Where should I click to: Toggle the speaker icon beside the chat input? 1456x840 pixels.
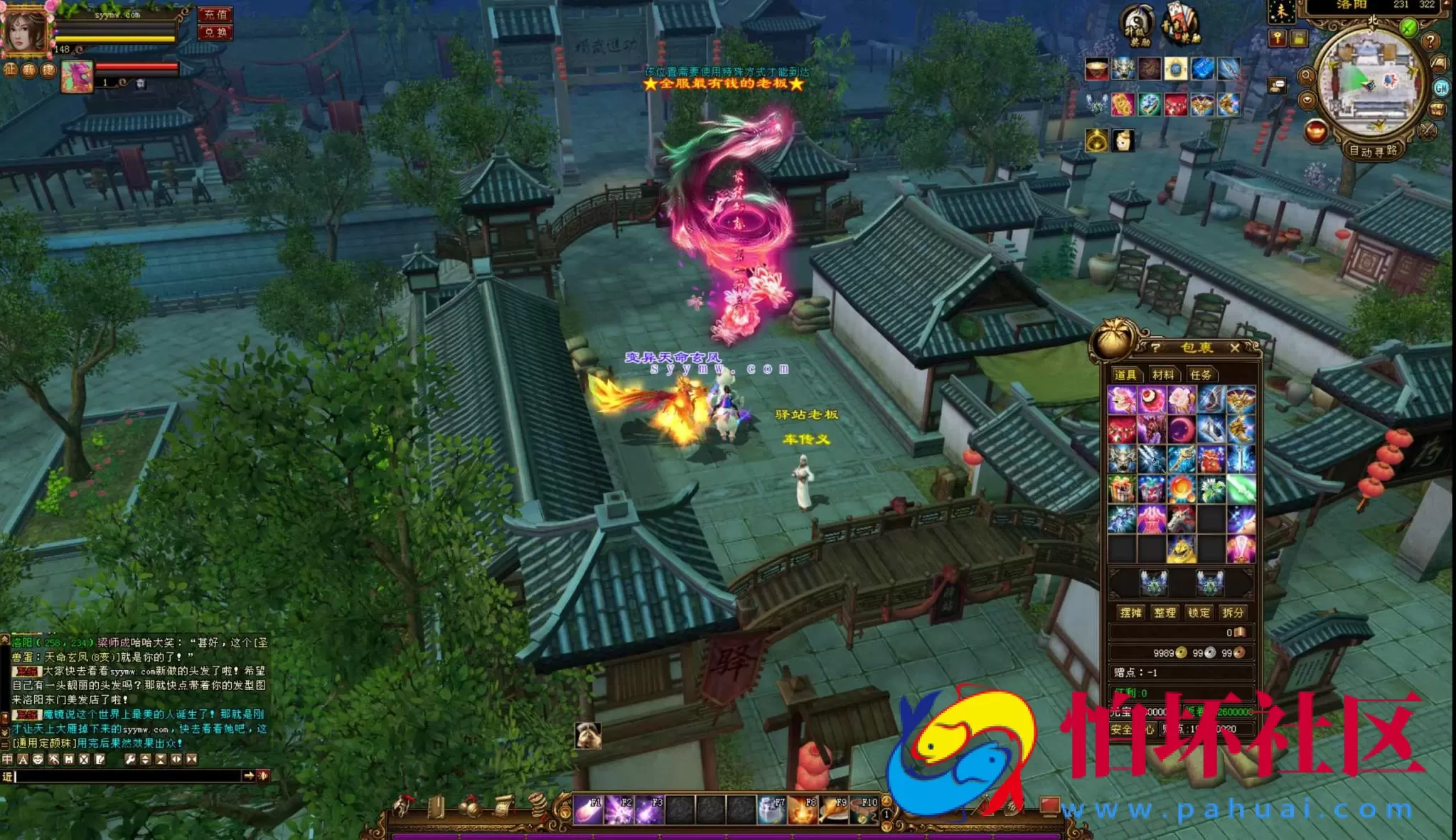[264, 777]
